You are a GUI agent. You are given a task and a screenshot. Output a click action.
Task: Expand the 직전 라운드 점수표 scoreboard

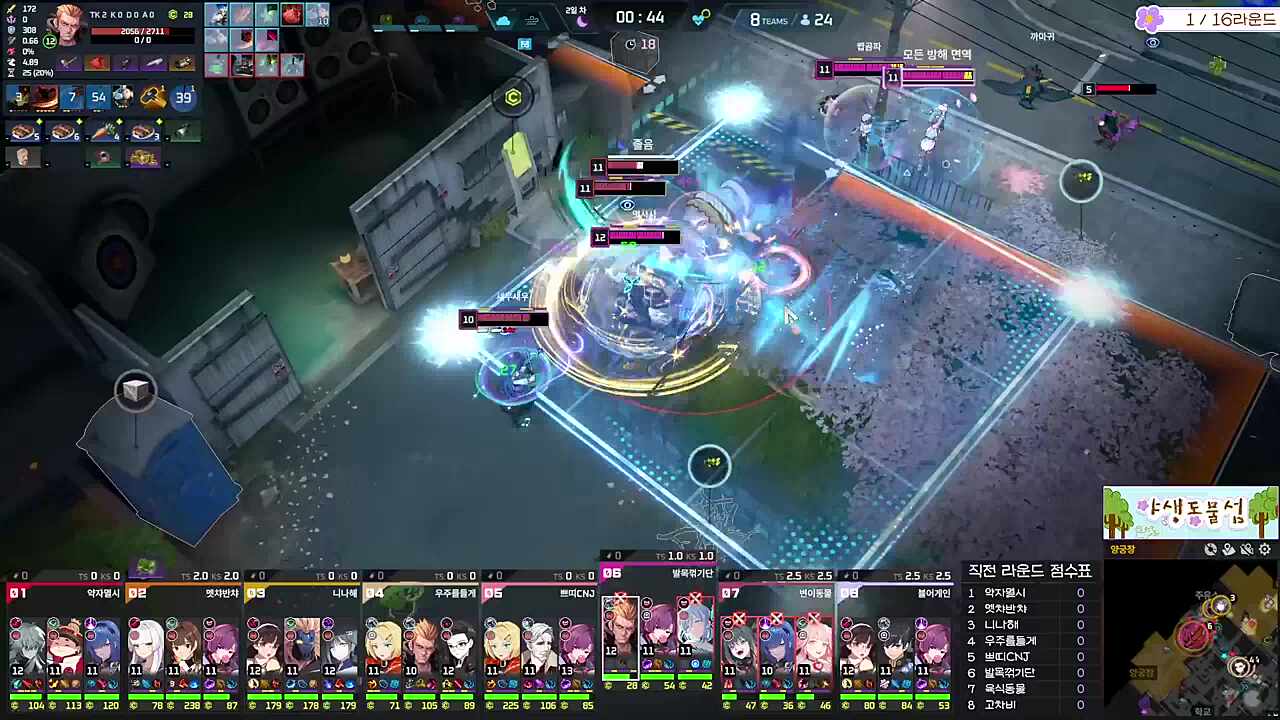(1030, 571)
